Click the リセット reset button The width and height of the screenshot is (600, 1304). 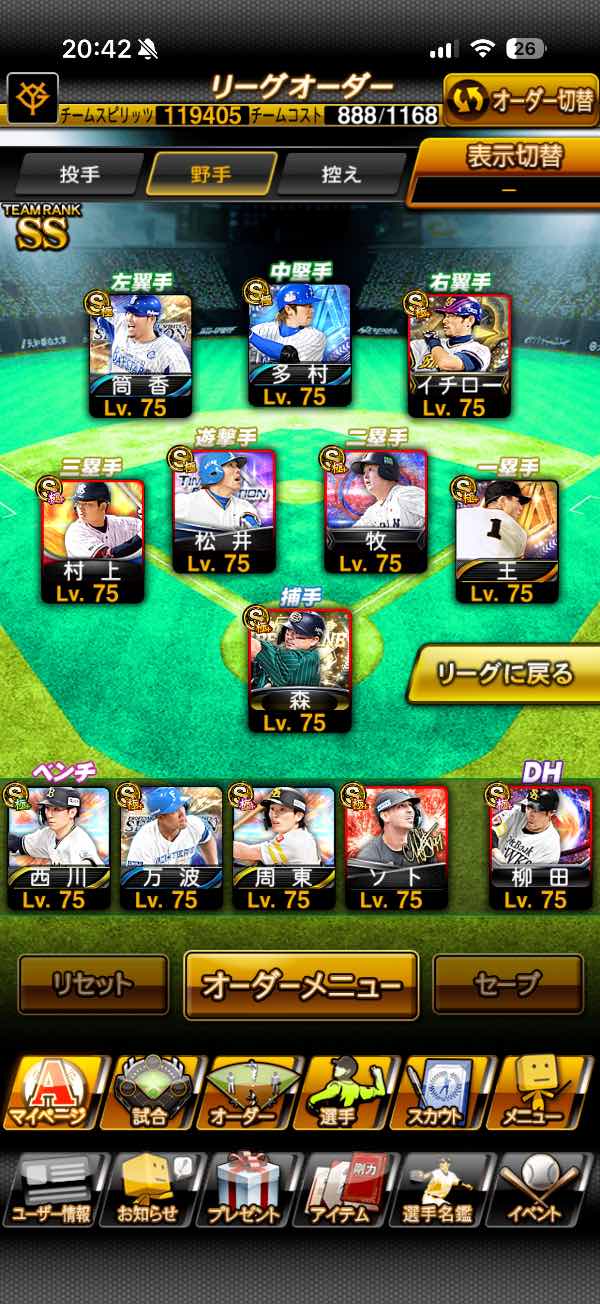(x=93, y=985)
